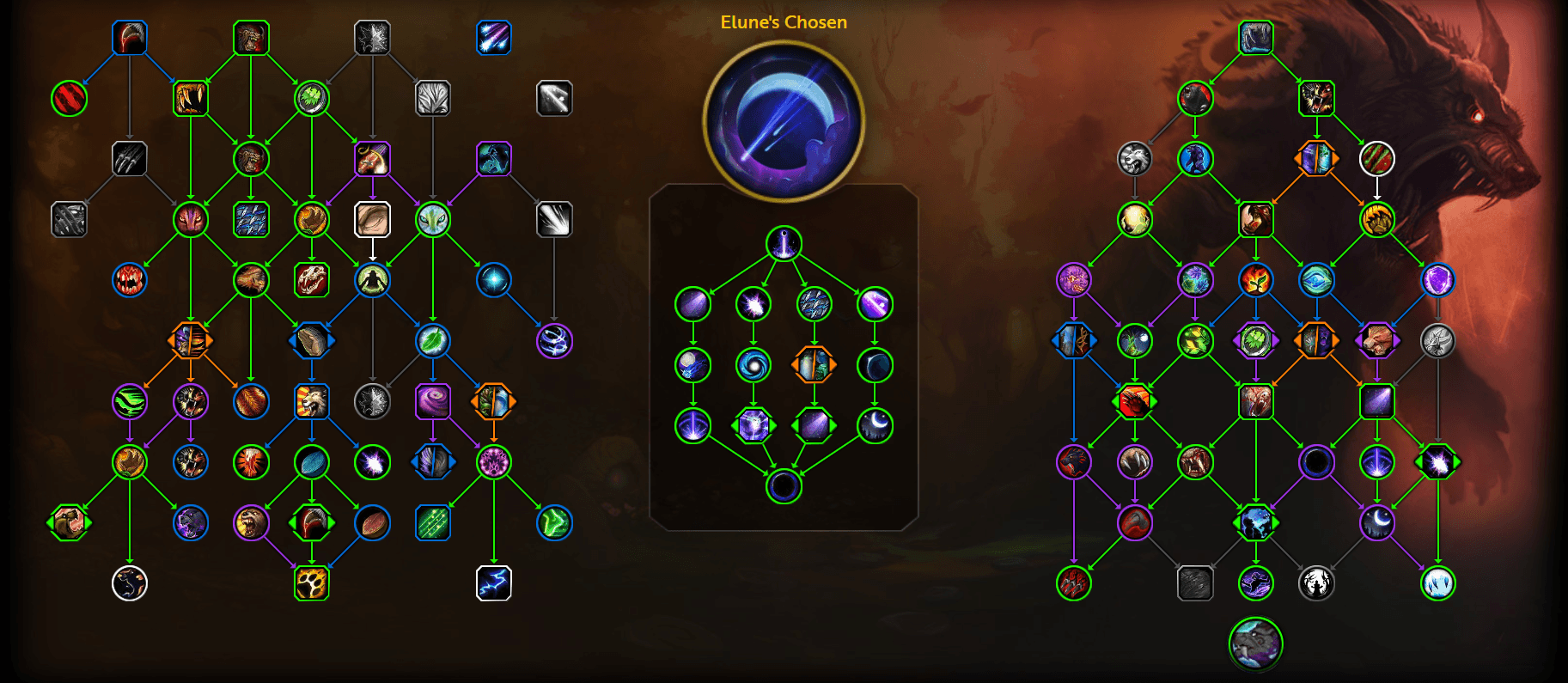1568x683 pixels.
Task: Choose the green cat face talent
Action: pyautogui.click(x=433, y=220)
